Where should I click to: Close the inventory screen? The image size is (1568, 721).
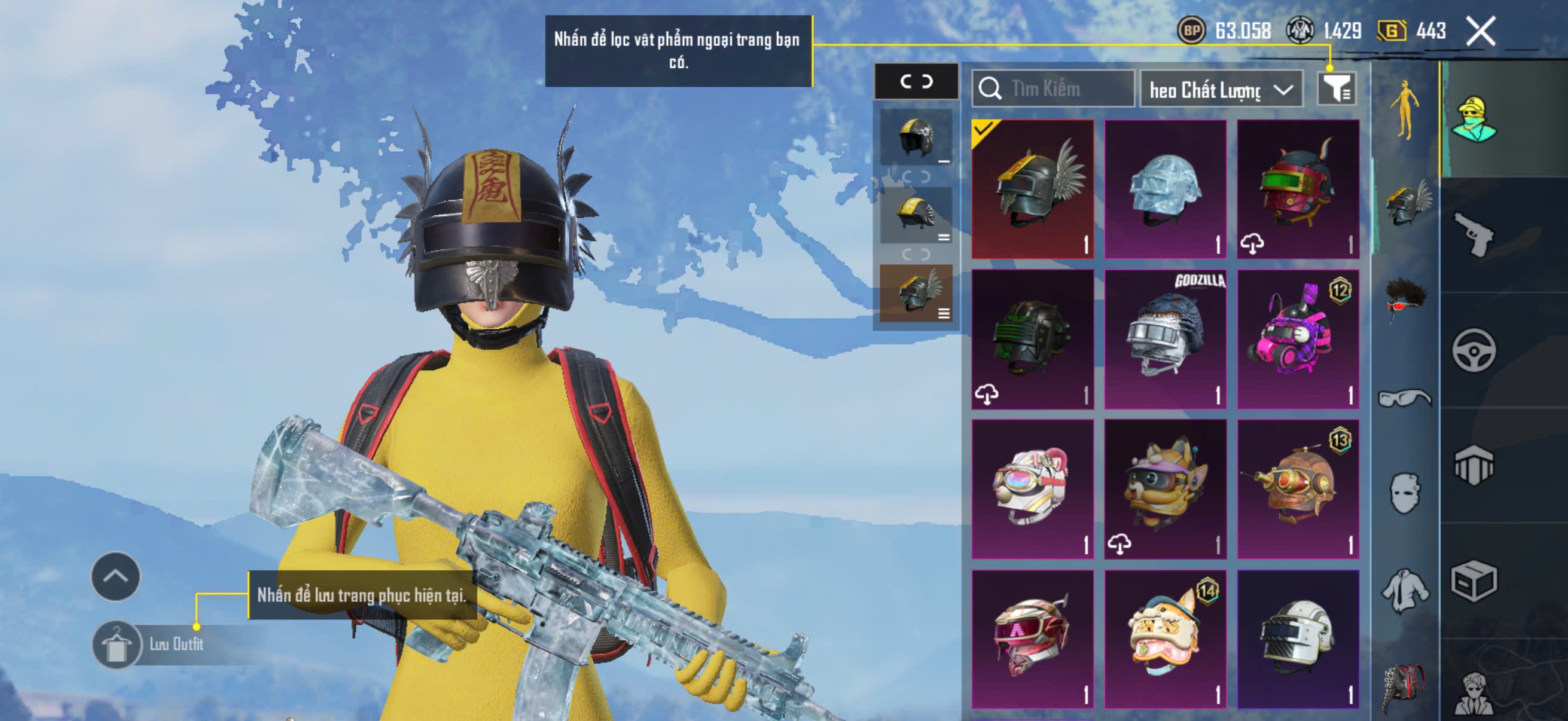1480,31
